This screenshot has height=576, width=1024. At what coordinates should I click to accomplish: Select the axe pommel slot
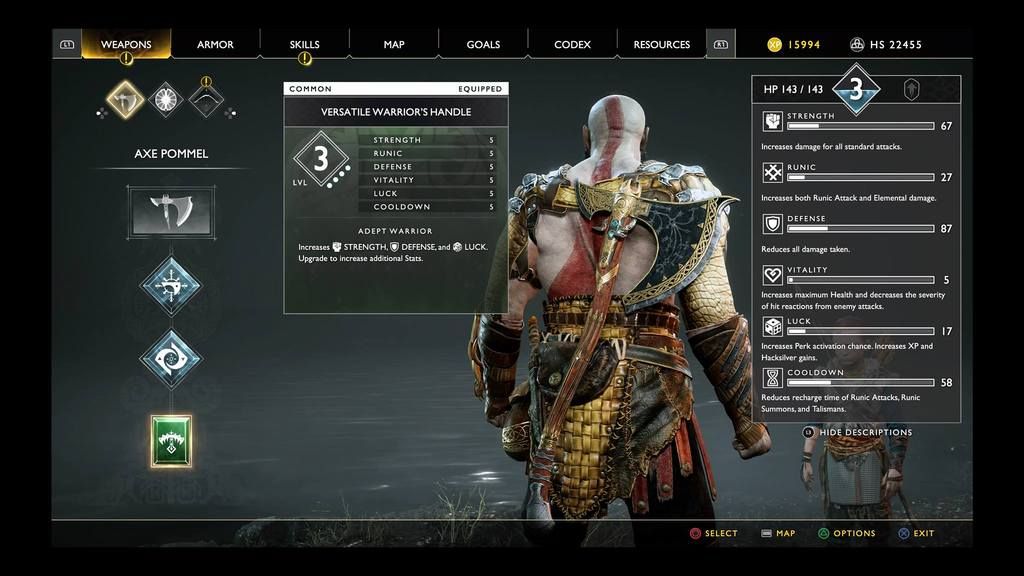pyautogui.click(x=170, y=211)
